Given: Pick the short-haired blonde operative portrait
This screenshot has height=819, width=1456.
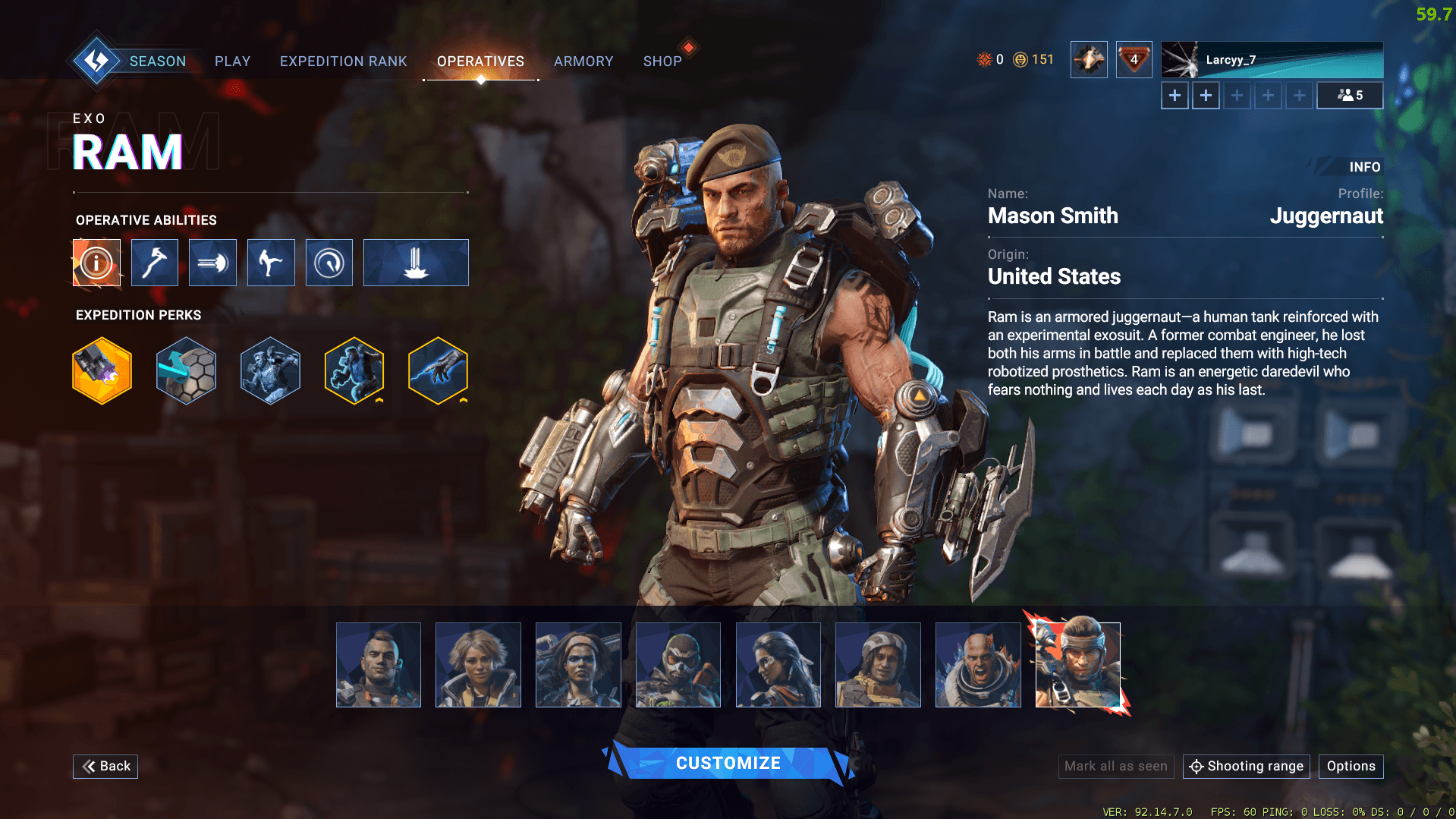Looking at the screenshot, I should click(x=478, y=665).
